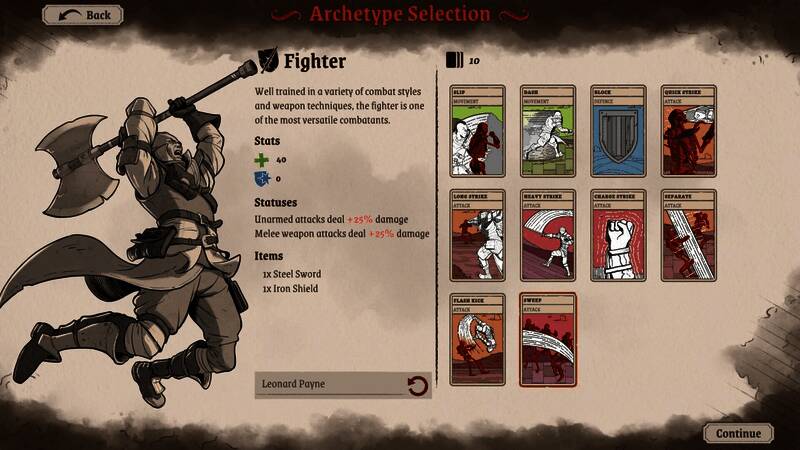This screenshot has height=450, width=800.
Task: Open the Charge Strike fist card
Action: pyautogui.click(x=618, y=235)
